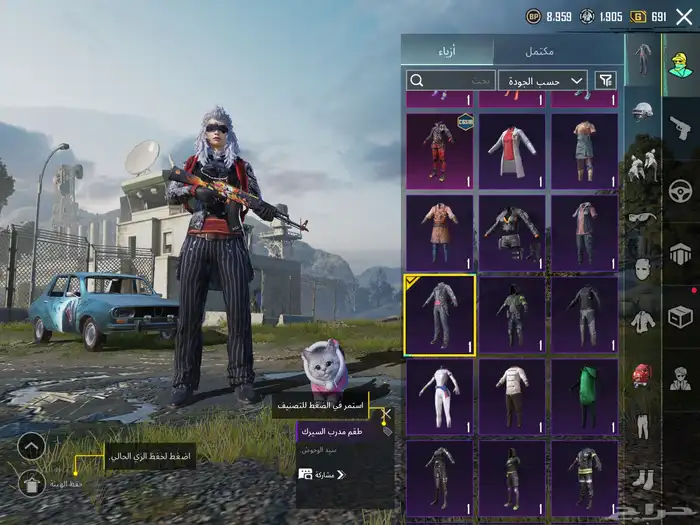Open the steering wheel vehicle category
The image size is (700, 525).
(x=680, y=190)
